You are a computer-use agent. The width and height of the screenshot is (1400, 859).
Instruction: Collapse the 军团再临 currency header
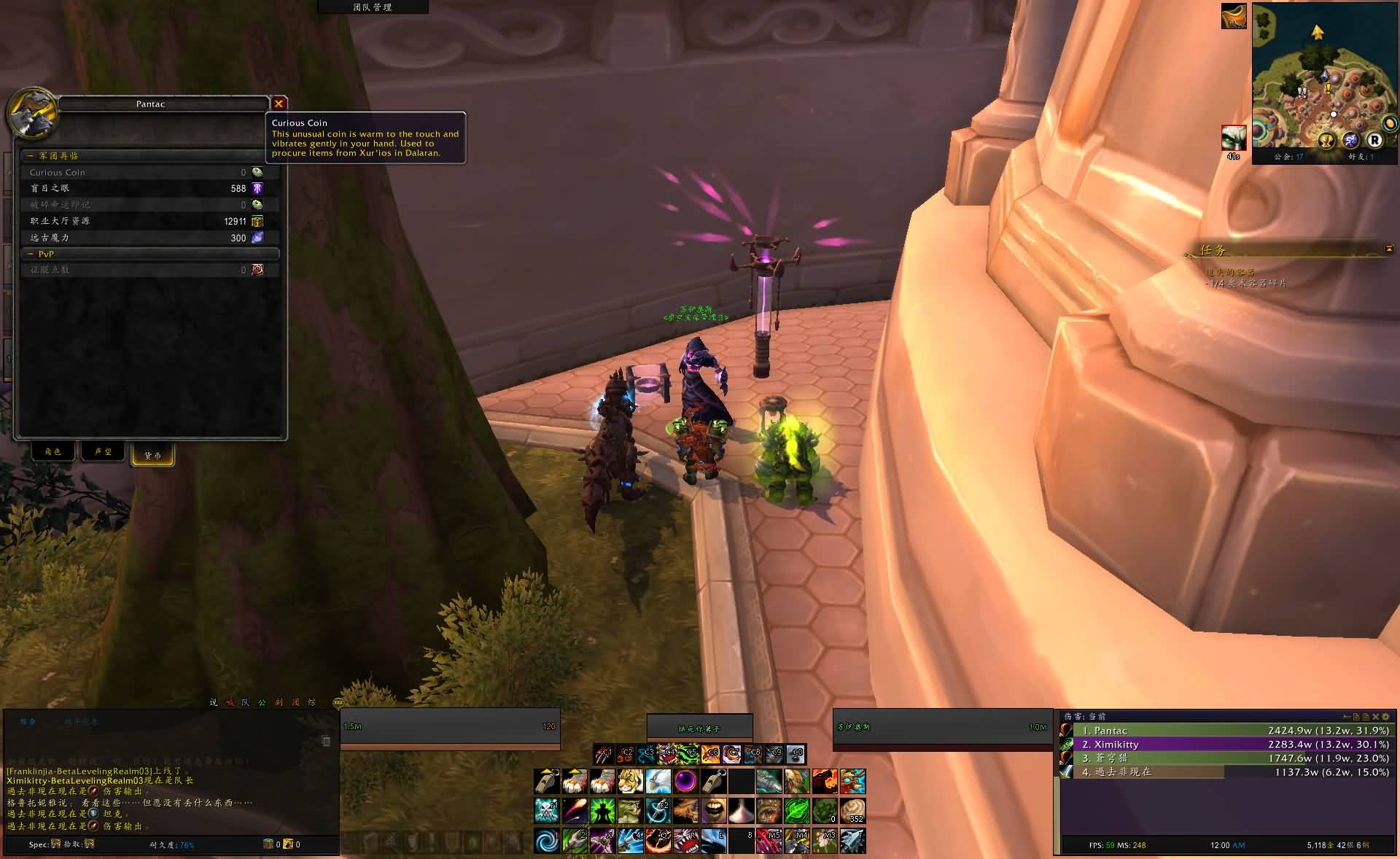click(x=31, y=156)
